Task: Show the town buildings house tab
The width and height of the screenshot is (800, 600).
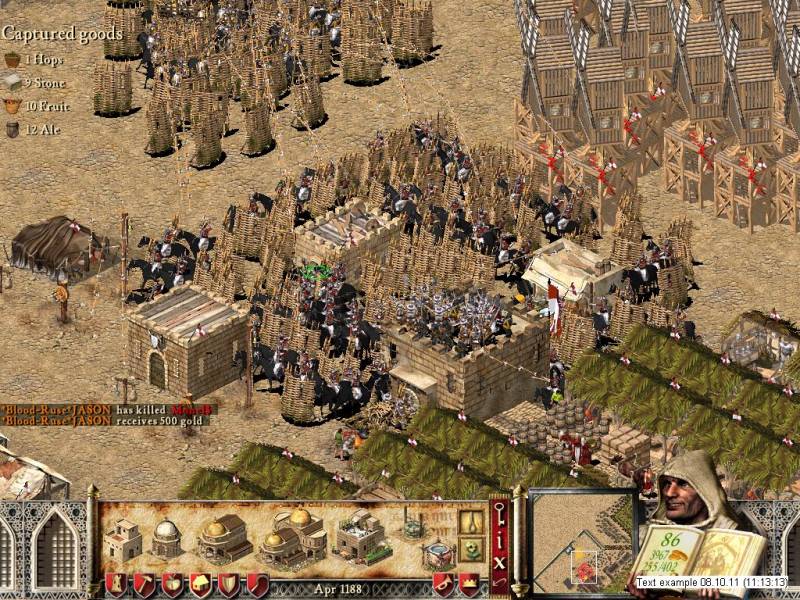Action: [201, 584]
